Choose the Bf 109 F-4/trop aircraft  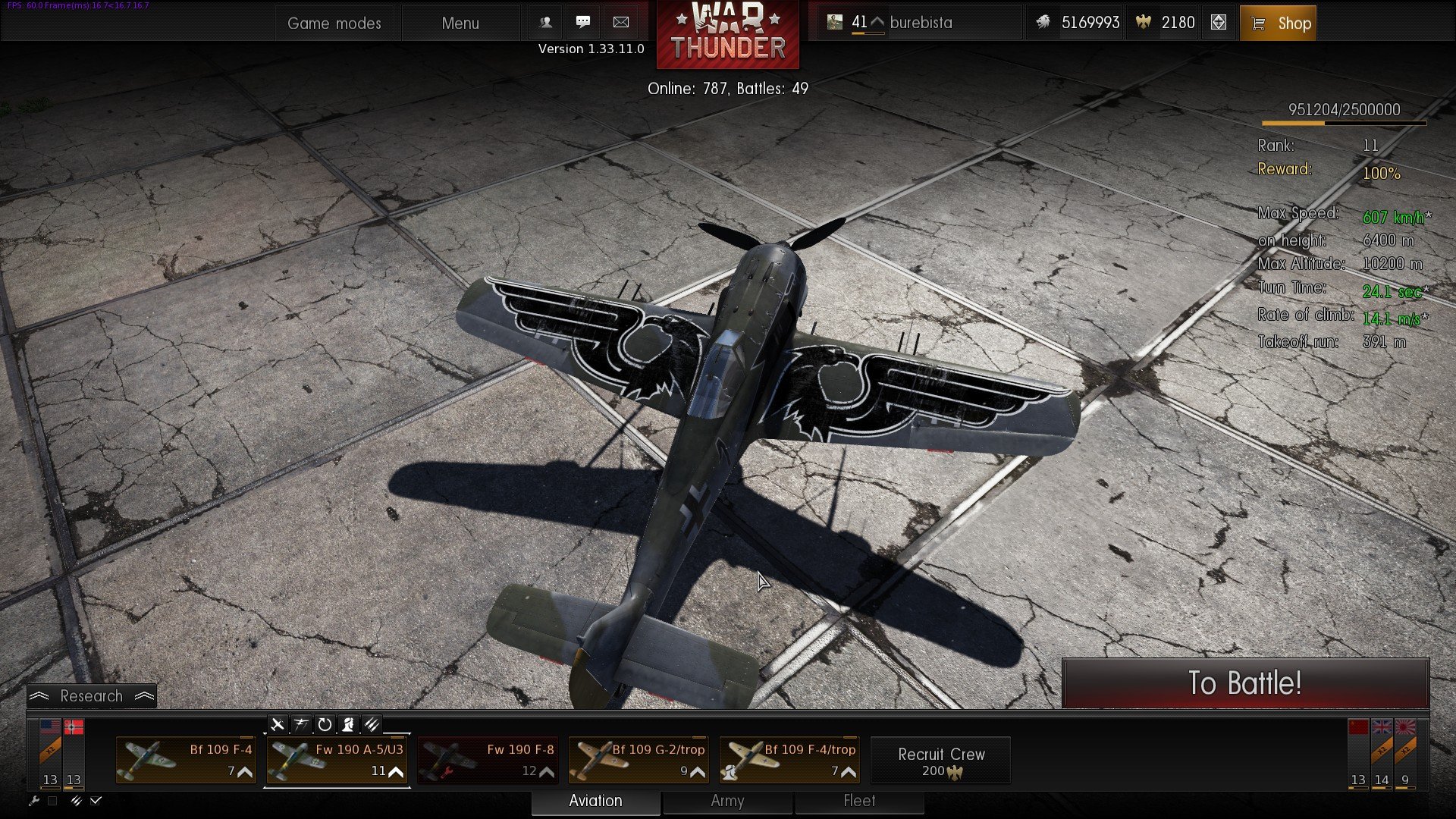tap(789, 760)
